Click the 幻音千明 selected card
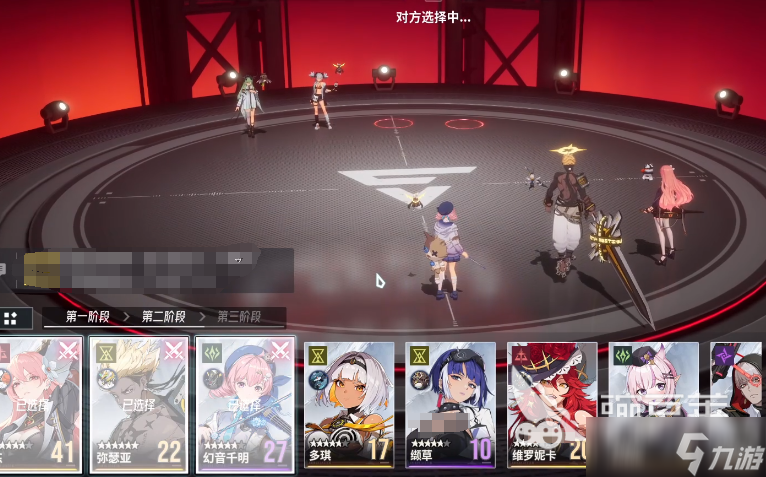The image size is (766, 477). click(x=245, y=403)
